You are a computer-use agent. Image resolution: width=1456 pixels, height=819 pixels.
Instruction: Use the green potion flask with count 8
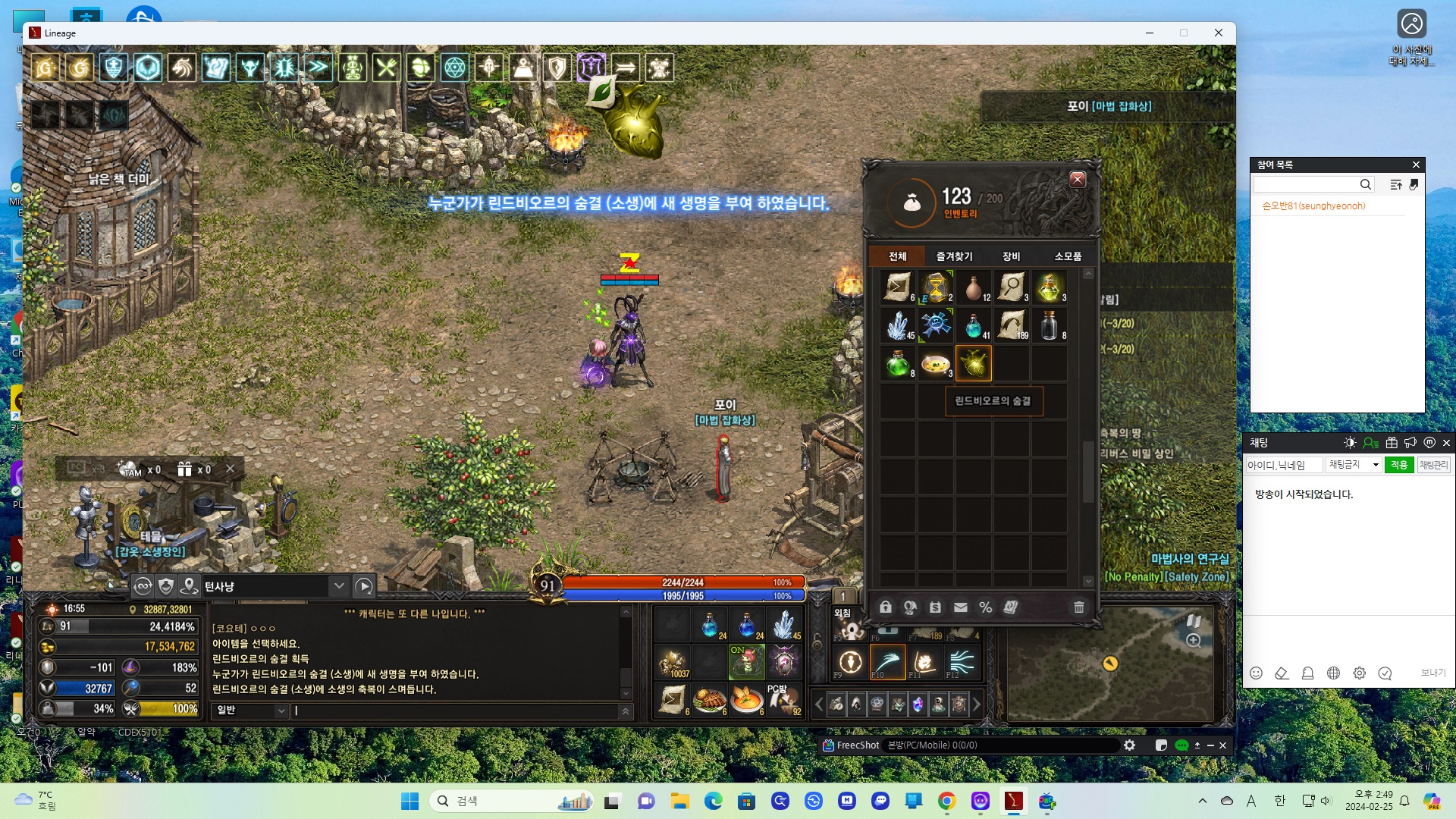click(x=898, y=363)
